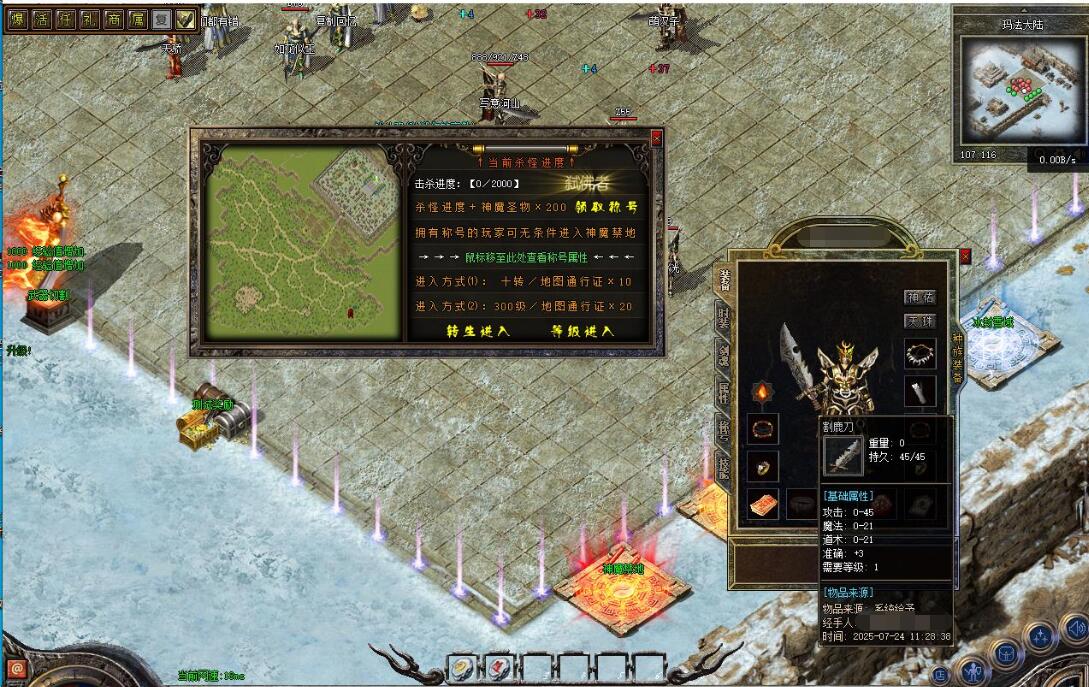Choose 转生进入 rebirth entry option
This screenshot has width=1089, height=687.
477,331
